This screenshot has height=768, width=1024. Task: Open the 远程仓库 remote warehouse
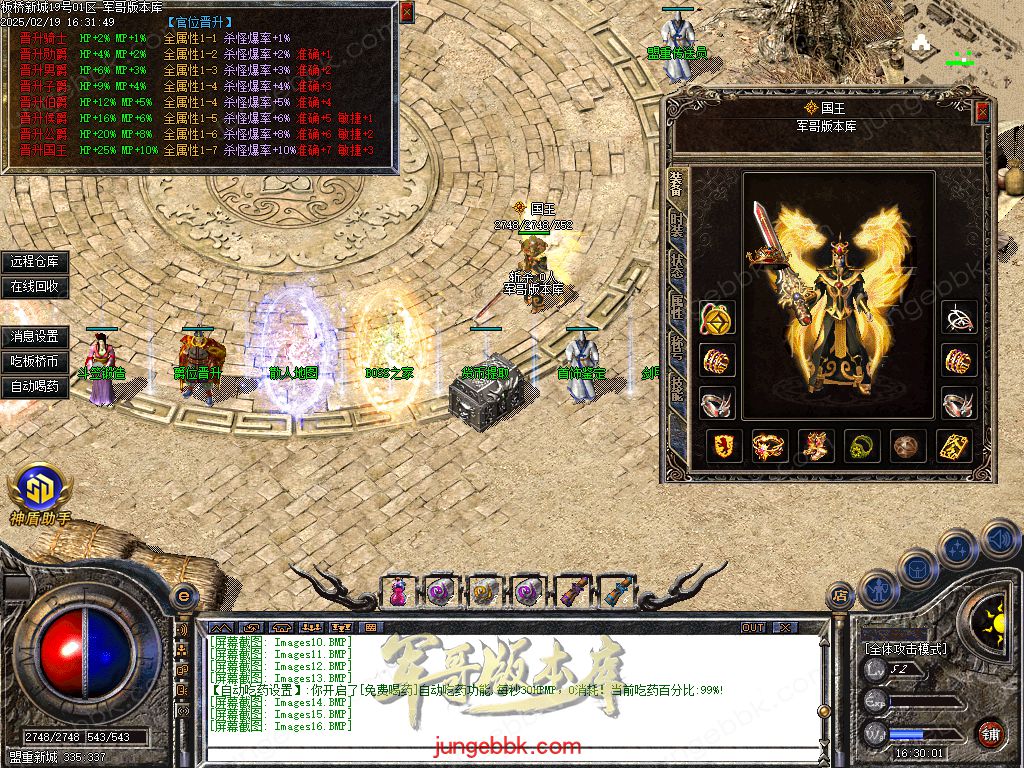tap(35, 262)
